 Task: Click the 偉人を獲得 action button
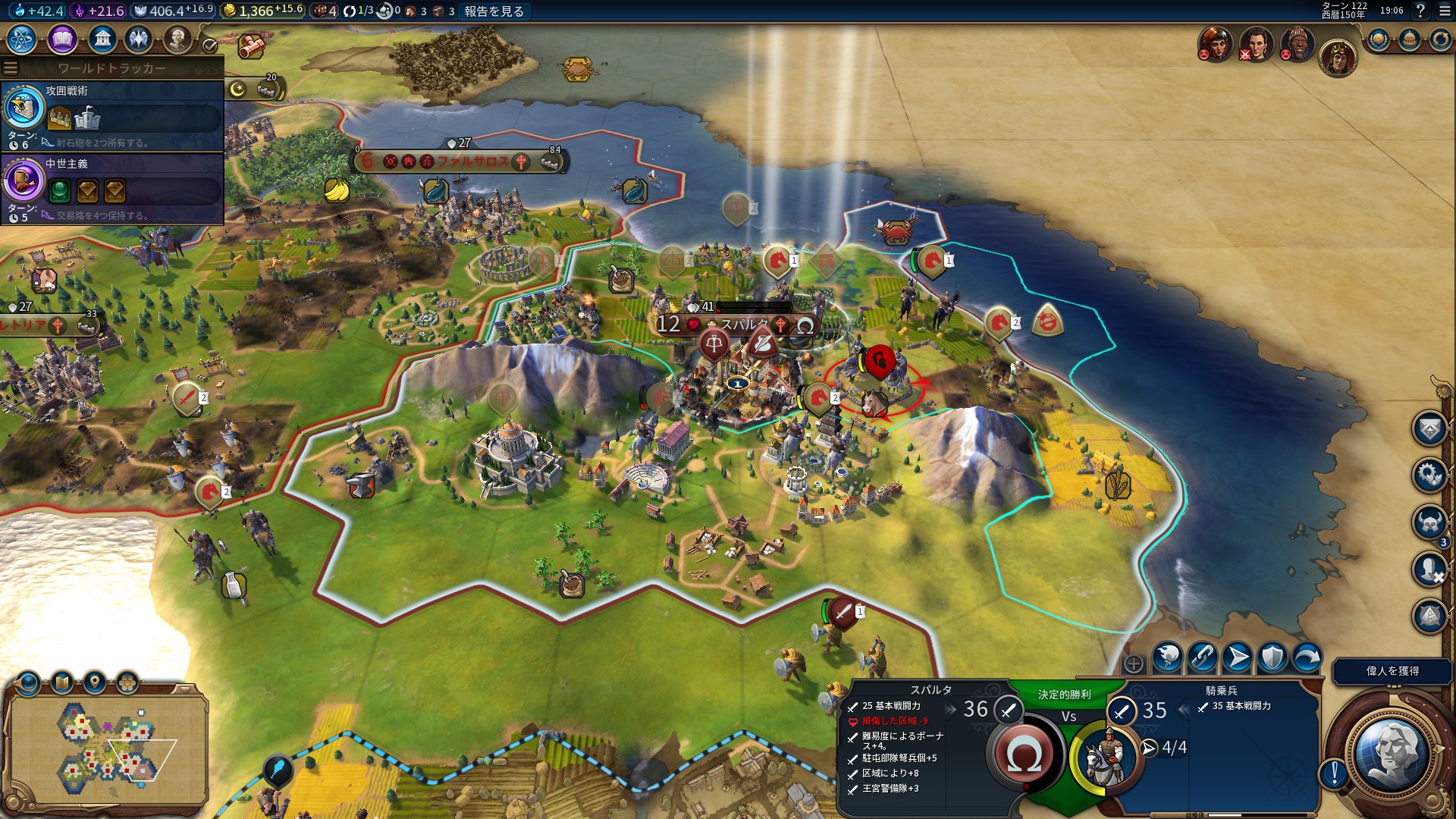point(1392,671)
